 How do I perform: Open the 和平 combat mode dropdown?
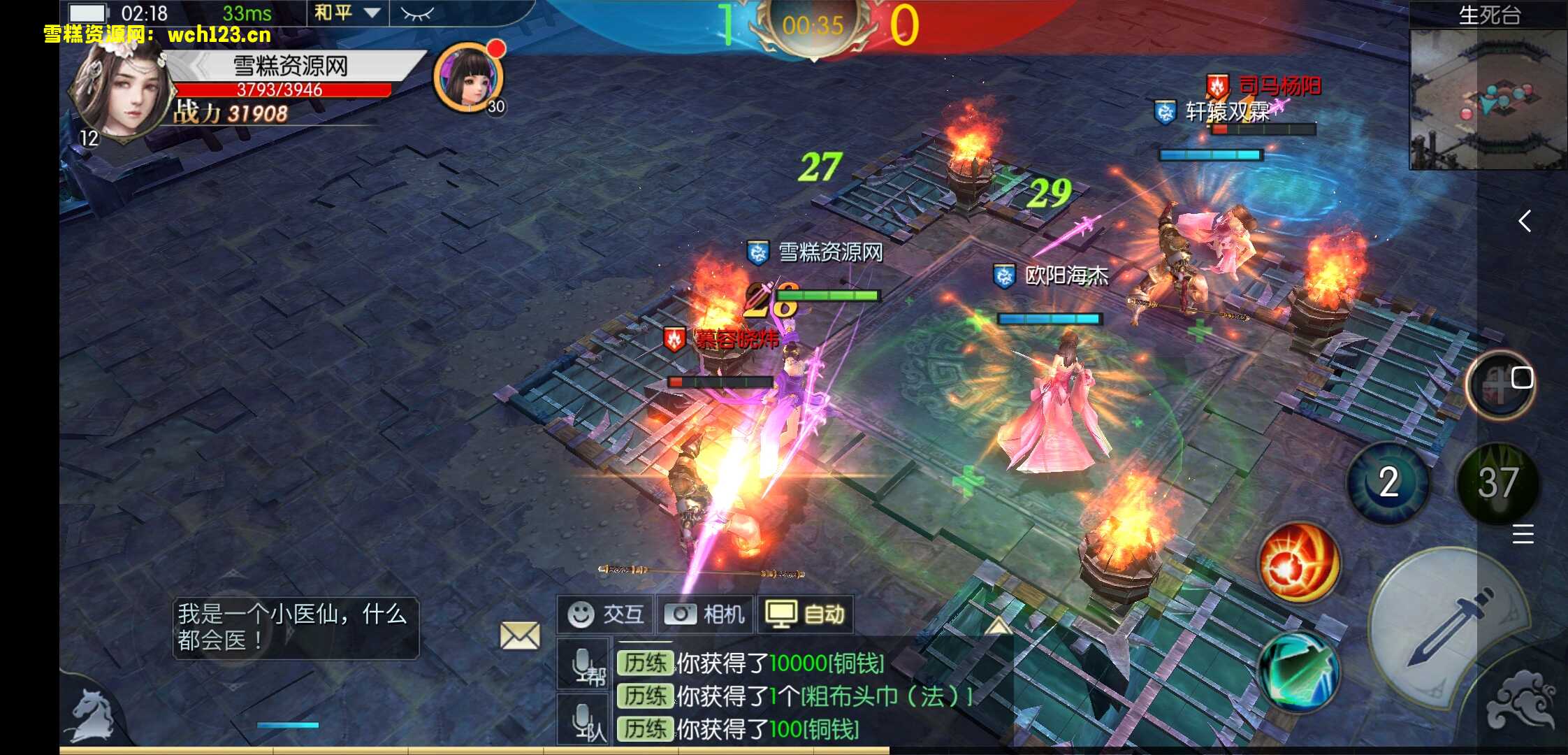[347, 13]
